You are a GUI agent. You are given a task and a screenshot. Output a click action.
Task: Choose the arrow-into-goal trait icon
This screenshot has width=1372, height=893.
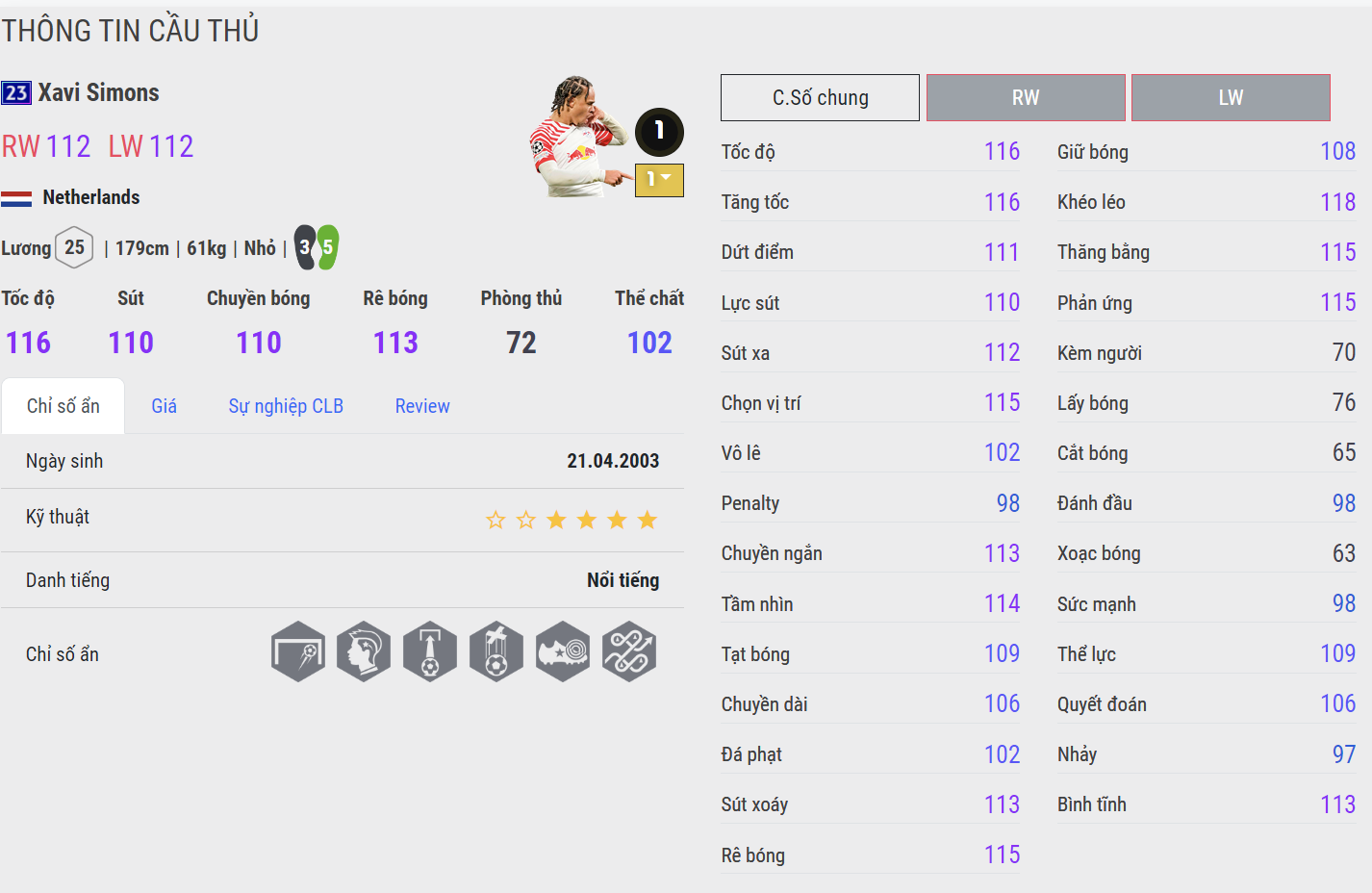pyautogui.click(x=430, y=651)
